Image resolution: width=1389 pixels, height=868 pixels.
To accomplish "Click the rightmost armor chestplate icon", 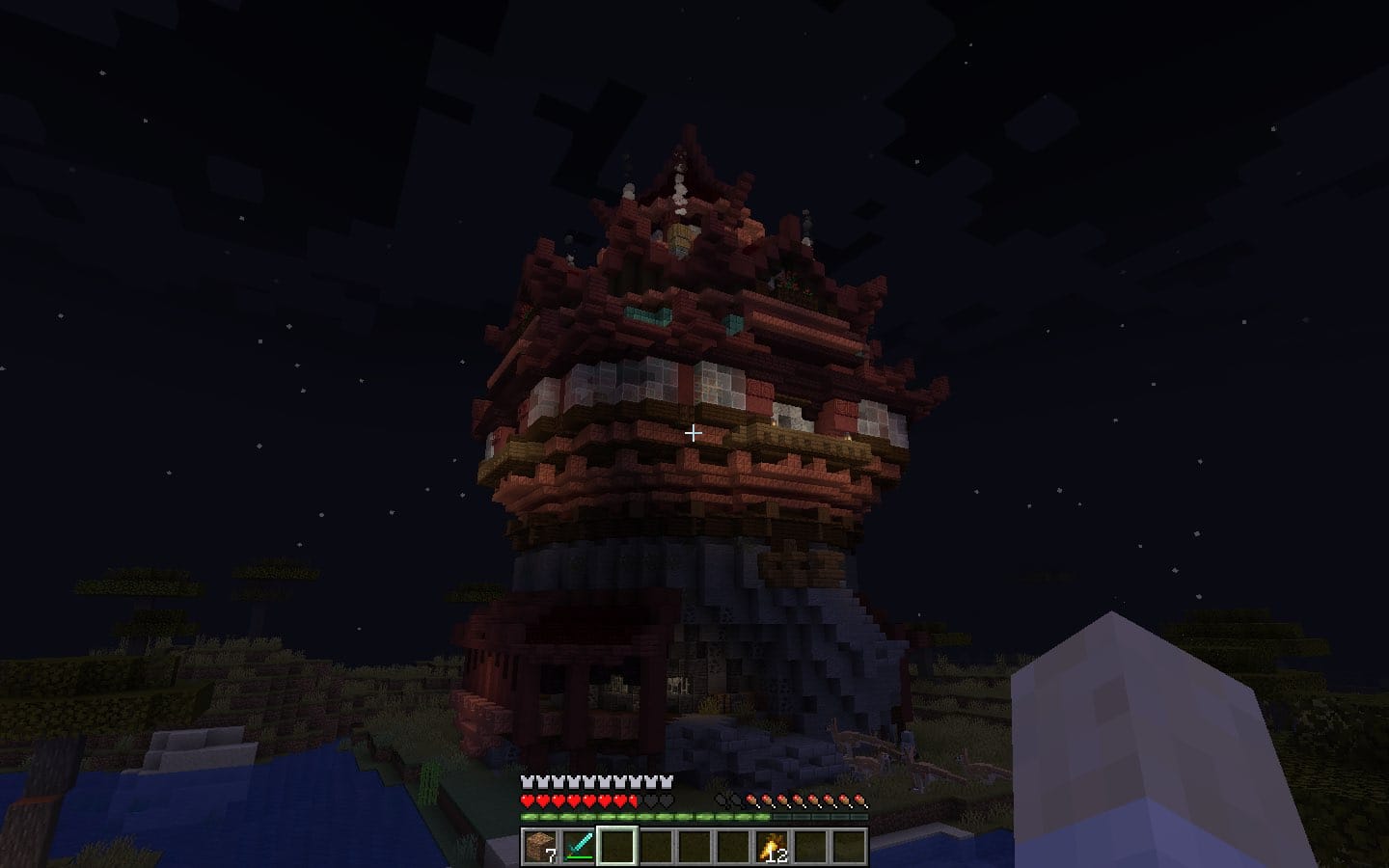I will [x=666, y=782].
